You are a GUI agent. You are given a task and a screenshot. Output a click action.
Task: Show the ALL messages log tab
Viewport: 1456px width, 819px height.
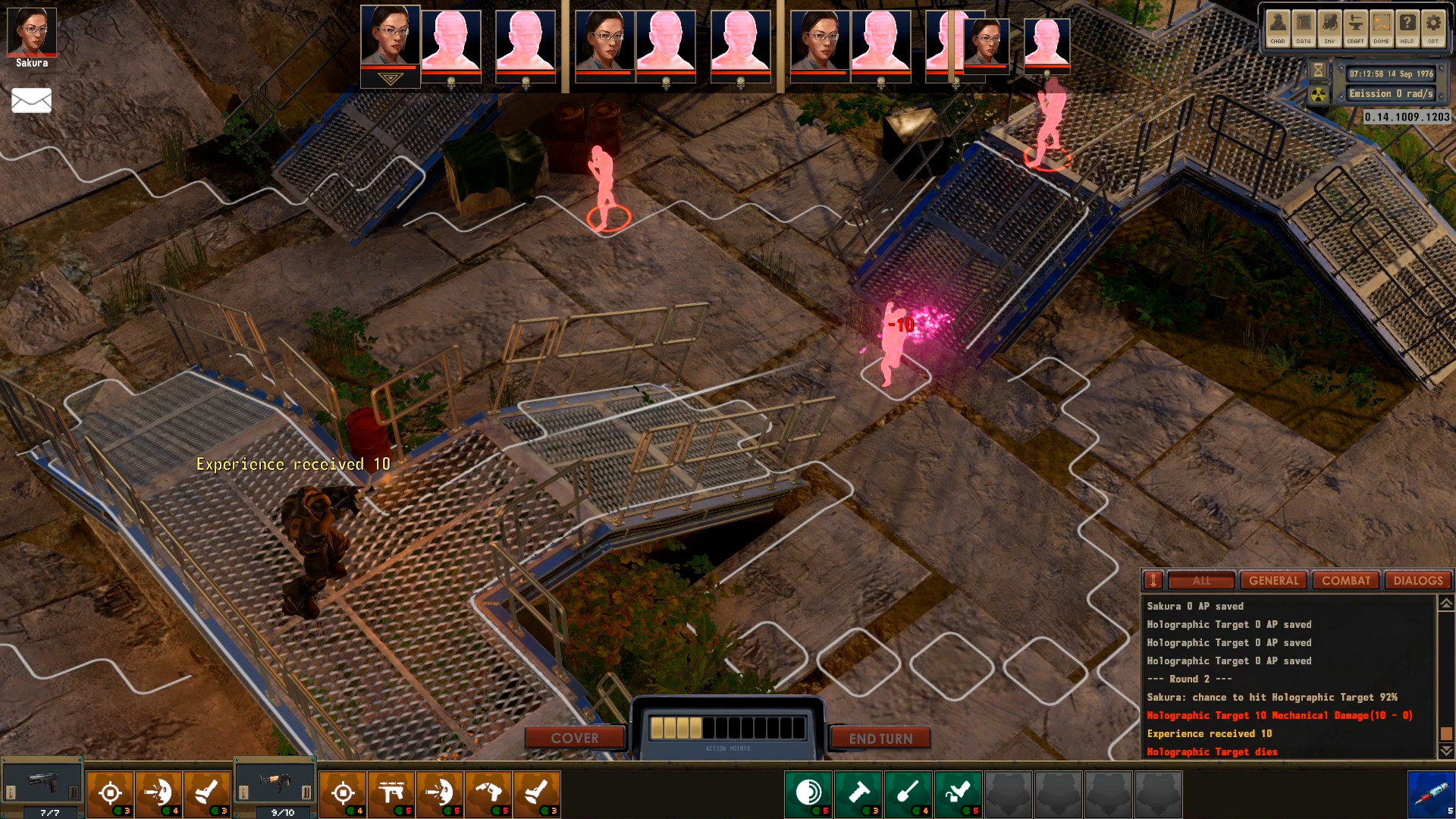(x=1202, y=581)
